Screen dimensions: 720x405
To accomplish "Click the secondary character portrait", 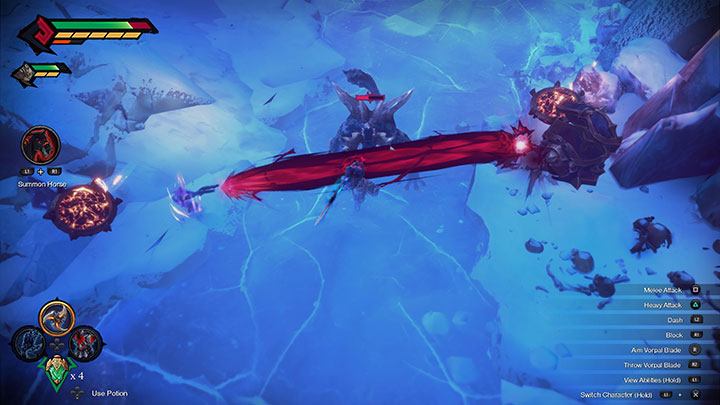I will click(x=23, y=72).
